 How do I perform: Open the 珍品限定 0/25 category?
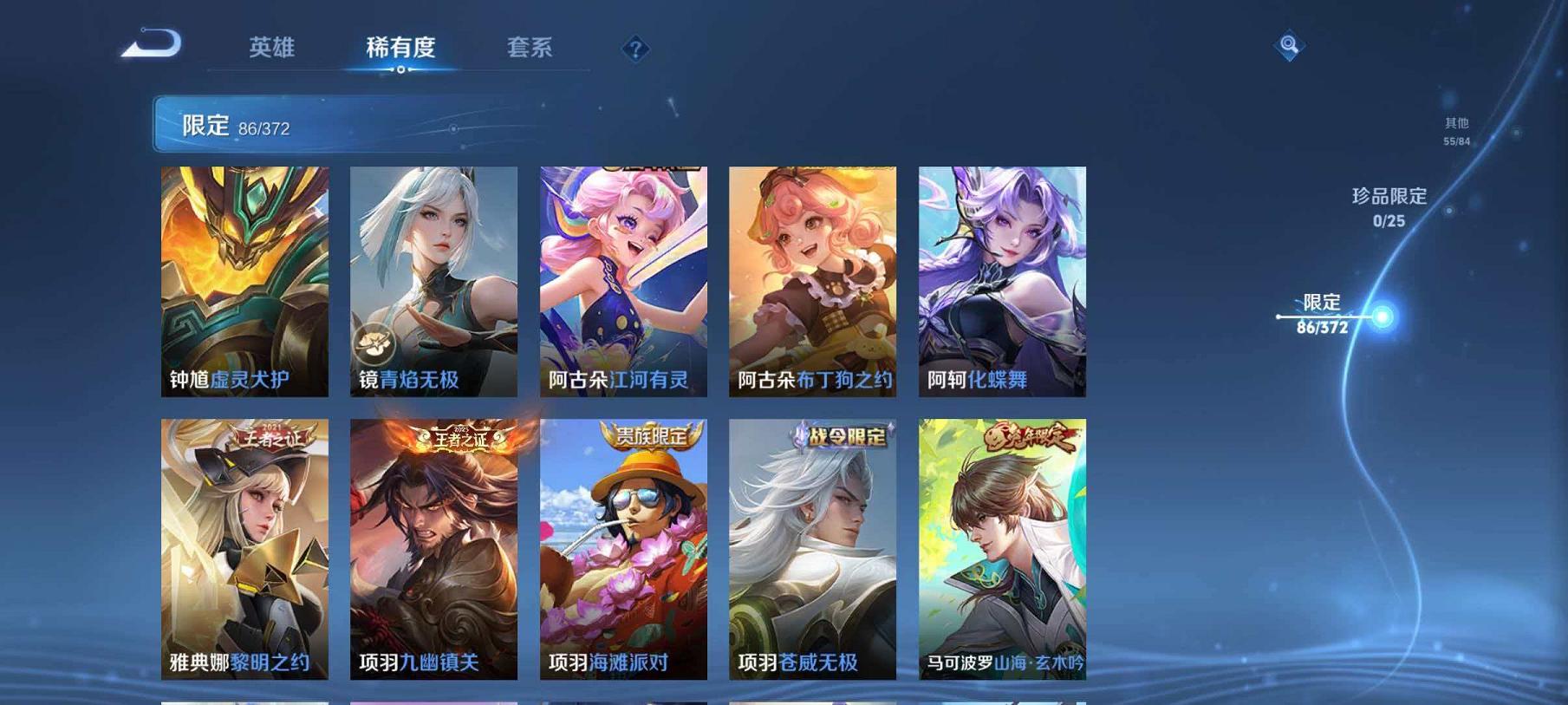1388,208
